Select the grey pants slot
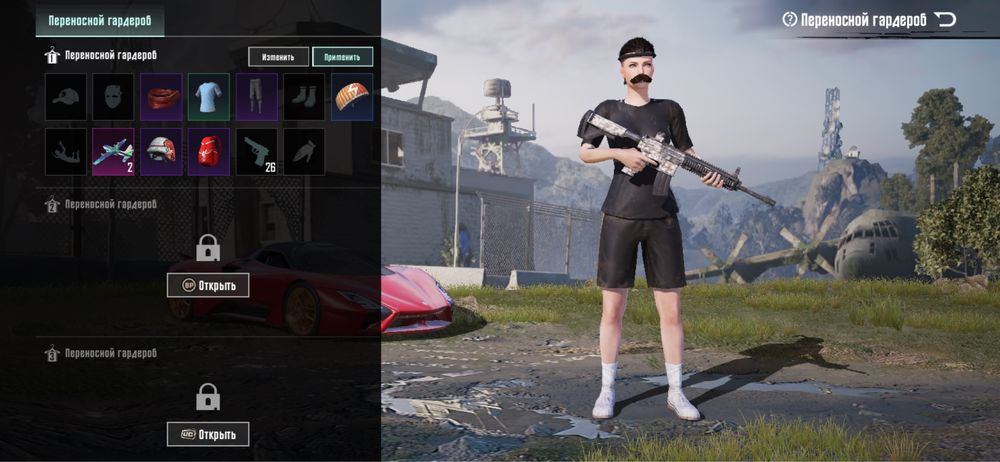1000x462 pixels. tap(256, 97)
